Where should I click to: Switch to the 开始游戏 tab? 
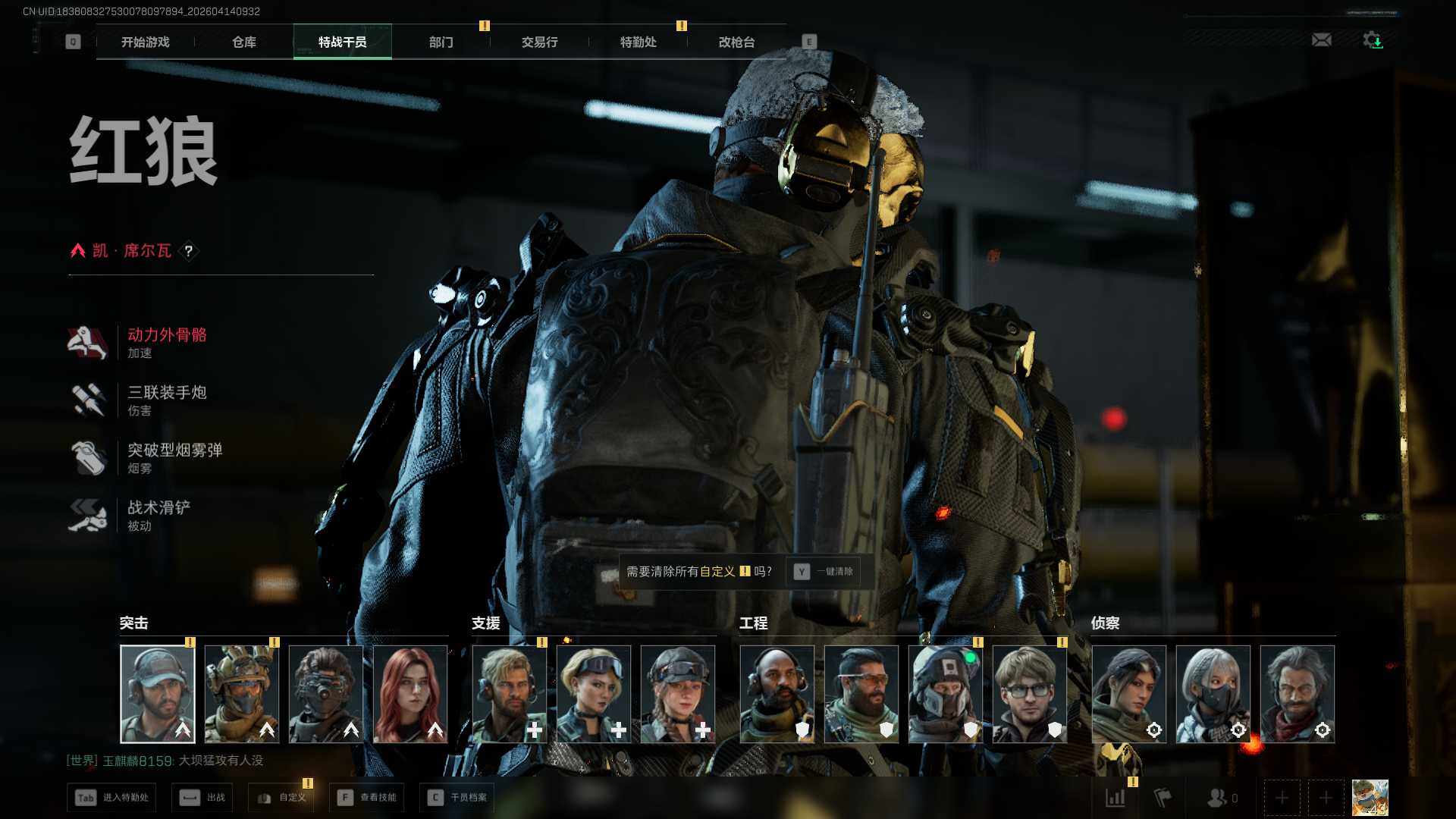(145, 42)
